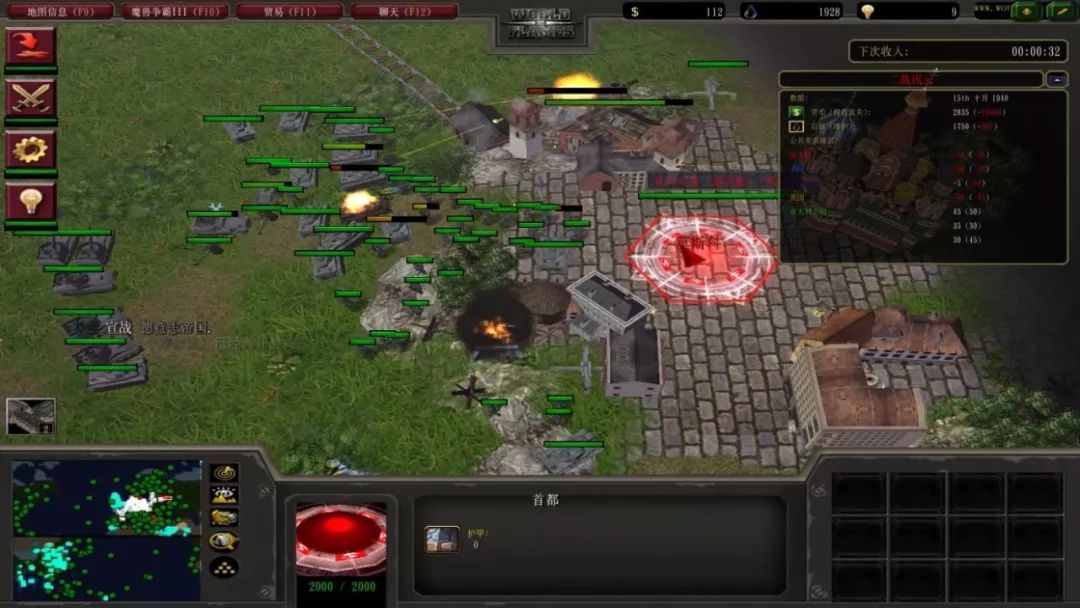Image resolution: width=1080 pixels, height=608 pixels.
Task: Select the crossed swords hero icon
Action: pyautogui.click(x=31, y=97)
